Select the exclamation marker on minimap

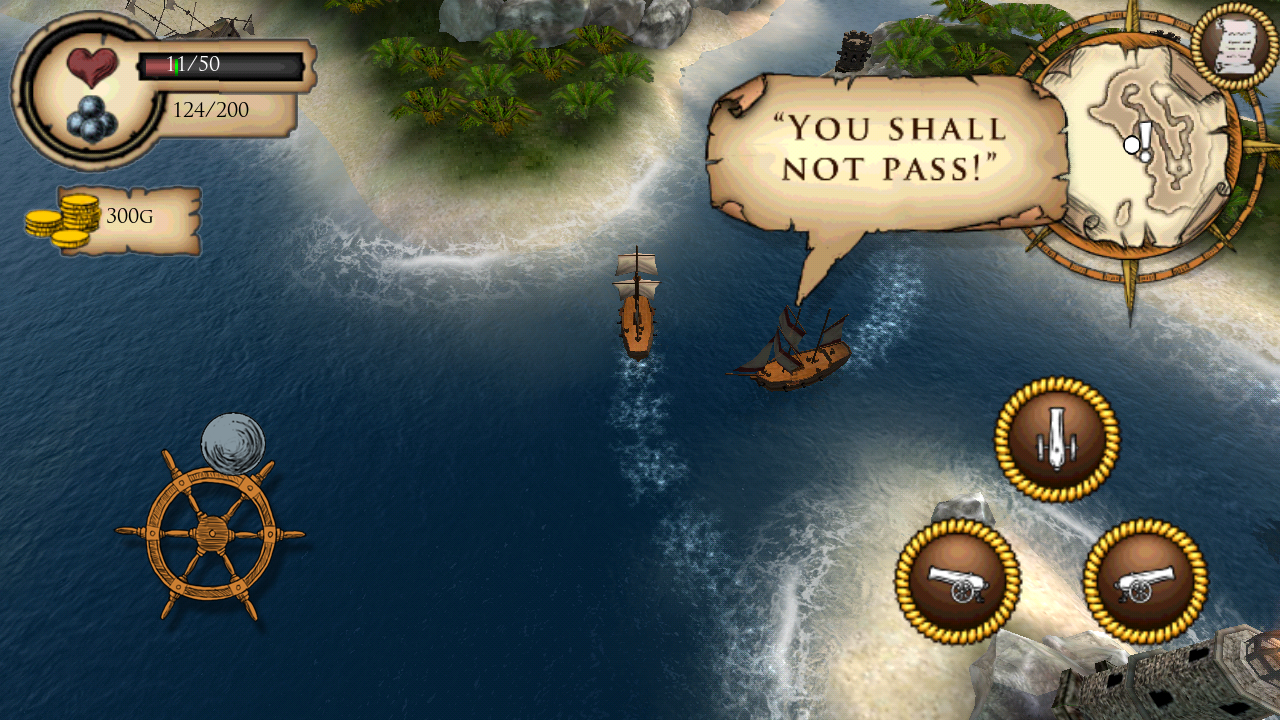click(1145, 140)
